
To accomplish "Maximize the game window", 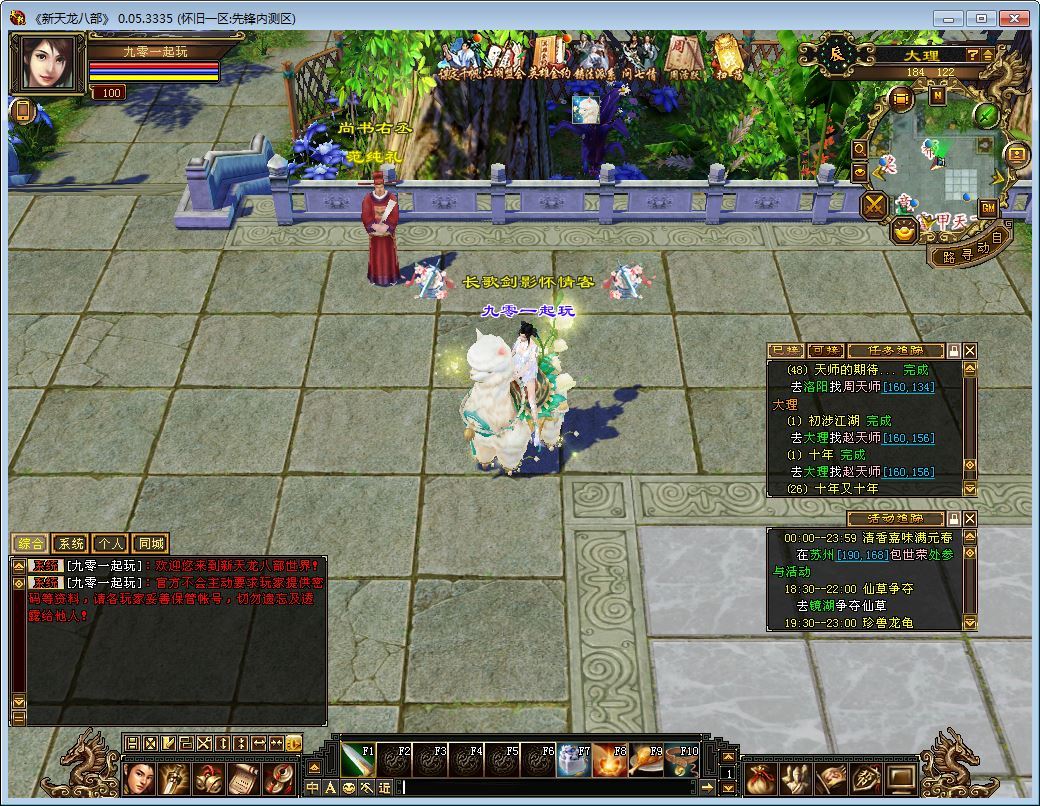I will click(x=982, y=18).
